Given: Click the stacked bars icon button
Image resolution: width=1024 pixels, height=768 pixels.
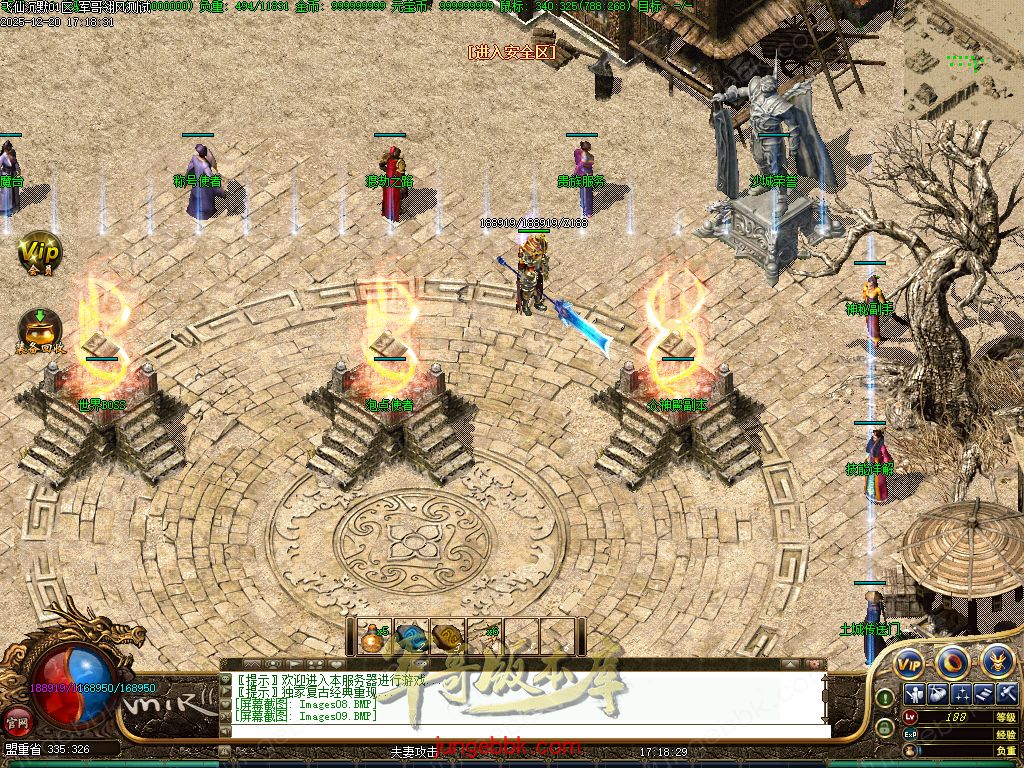Looking at the screenshot, I should coord(985,694).
